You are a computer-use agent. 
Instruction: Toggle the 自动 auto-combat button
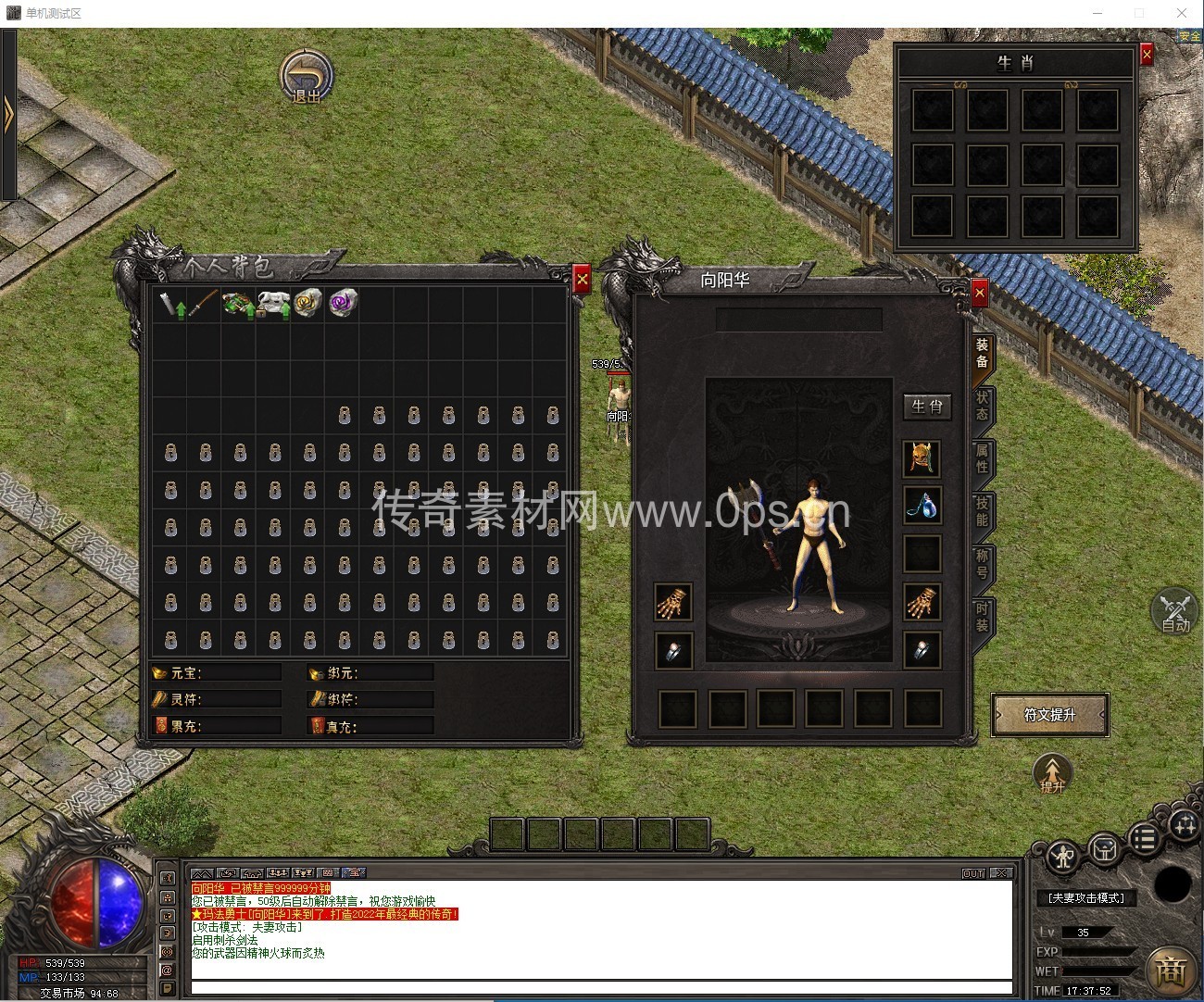1175,610
